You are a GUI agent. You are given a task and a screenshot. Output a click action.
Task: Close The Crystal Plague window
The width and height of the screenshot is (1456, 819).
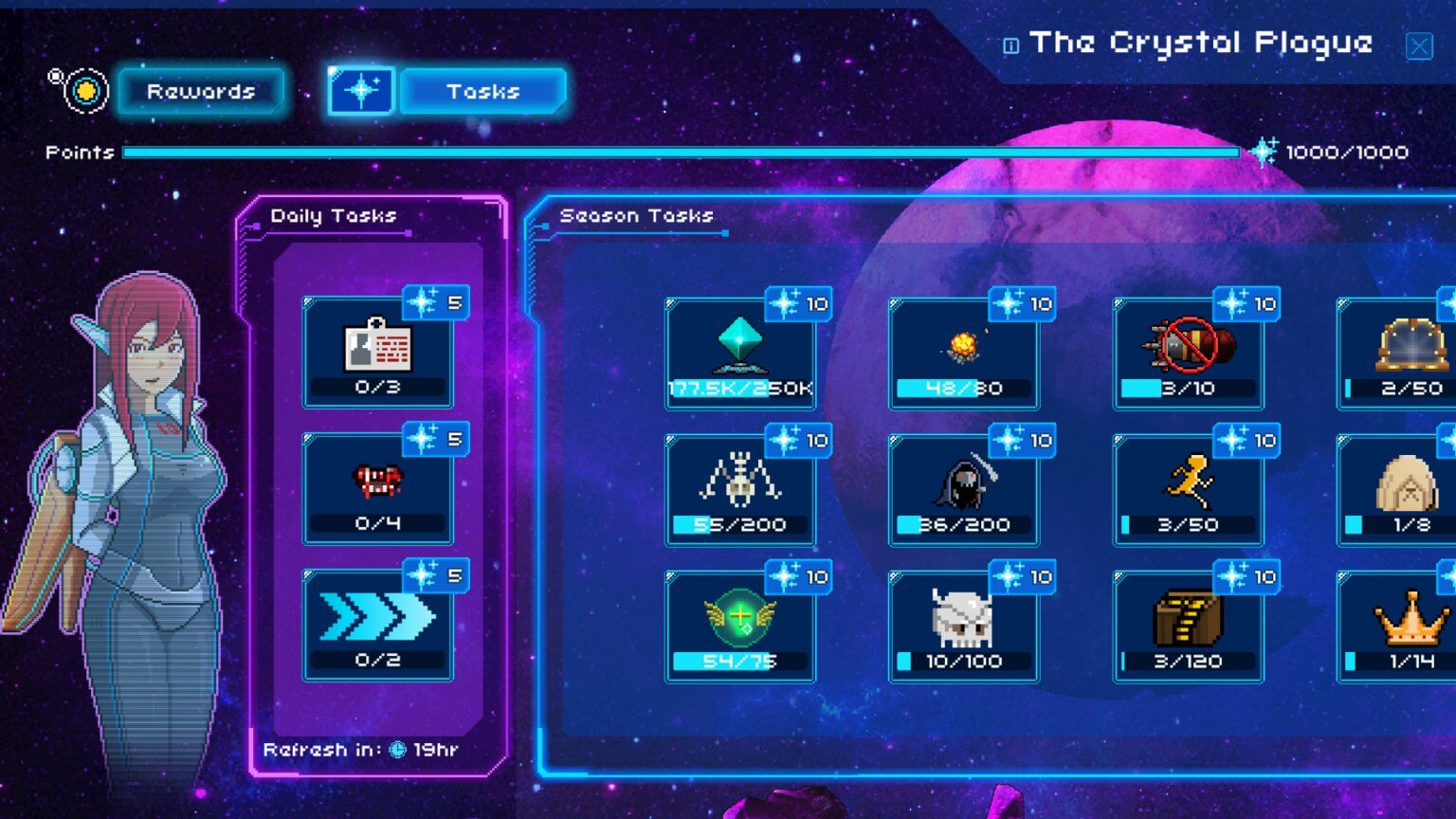coord(1419,45)
